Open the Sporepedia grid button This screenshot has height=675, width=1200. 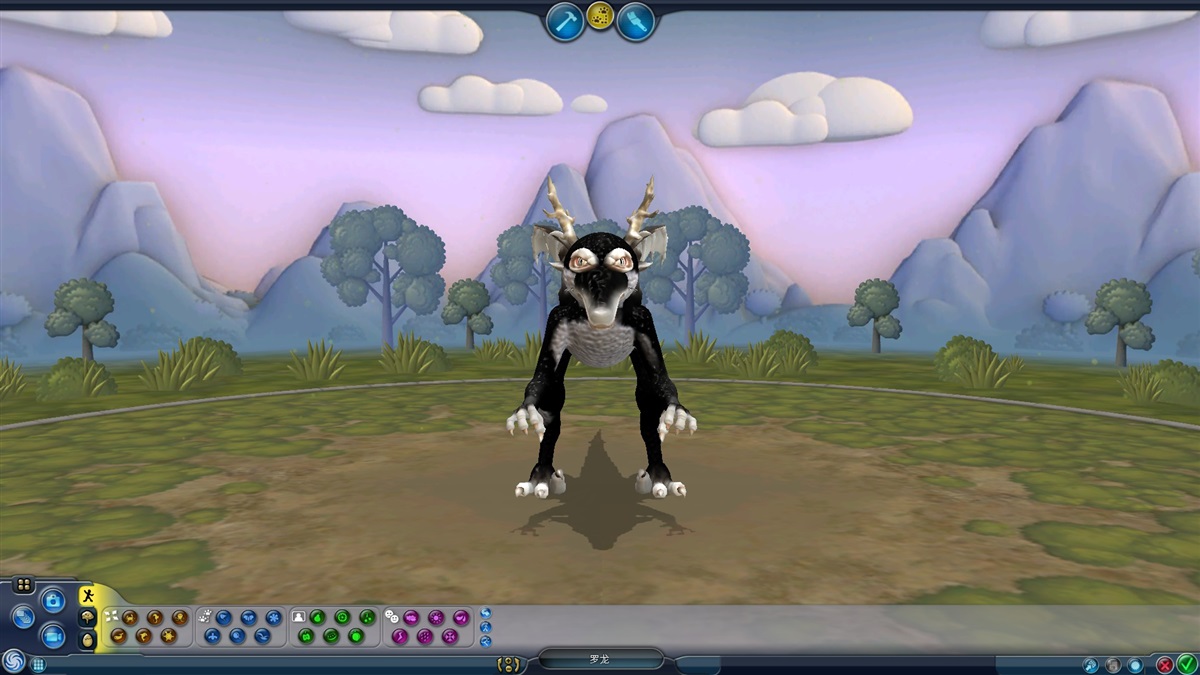click(38, 664)
